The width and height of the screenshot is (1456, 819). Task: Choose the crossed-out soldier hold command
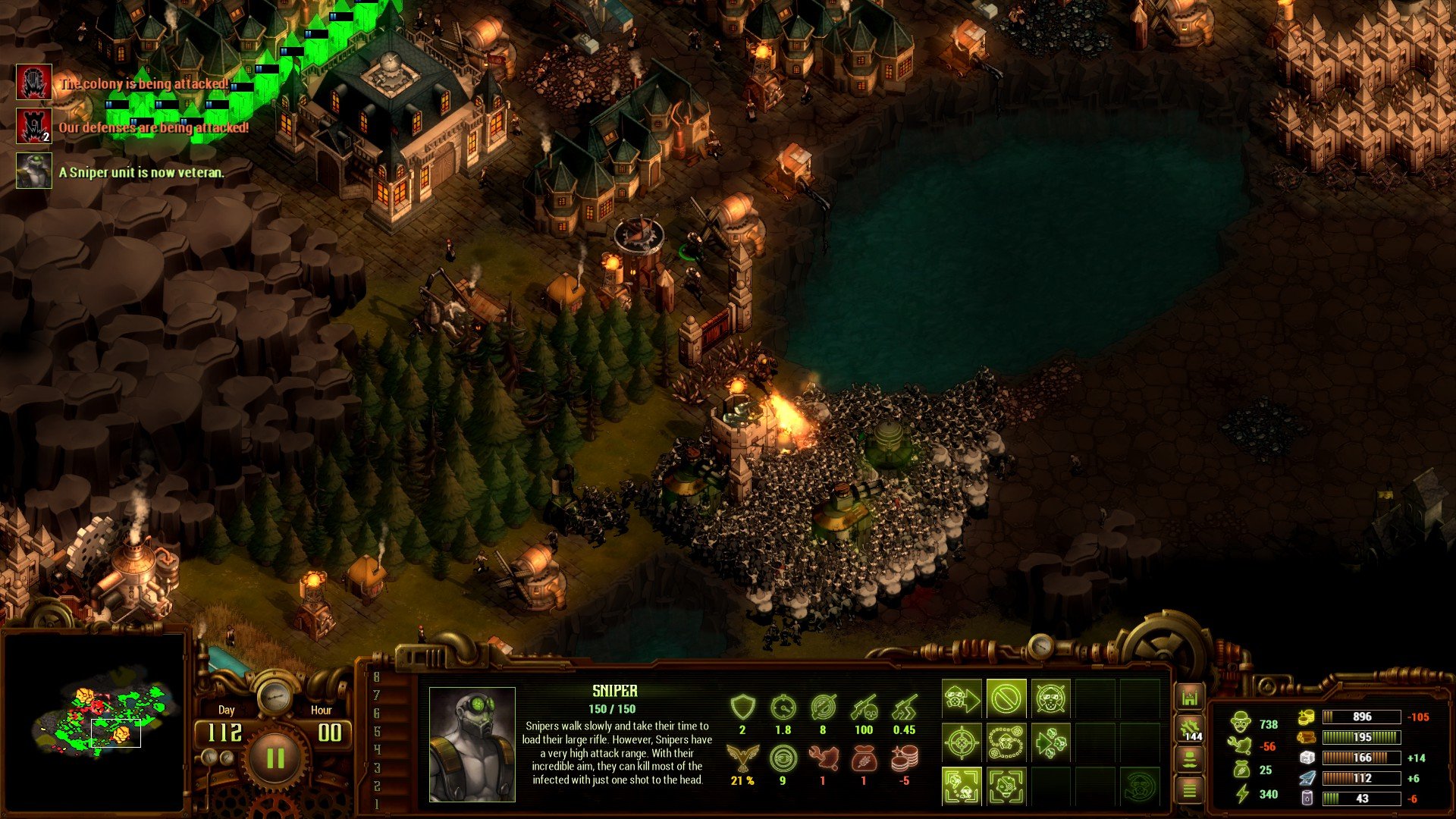(1050, 698)
